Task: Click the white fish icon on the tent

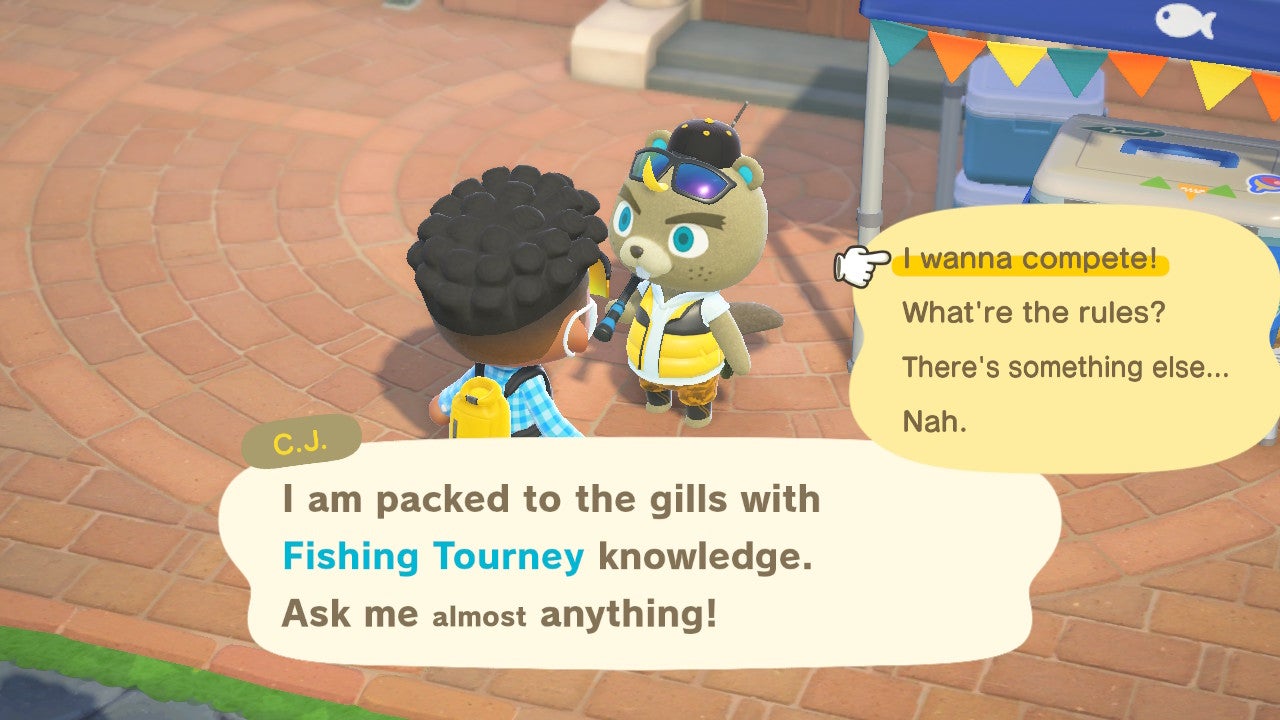Action: point(1185,22)
